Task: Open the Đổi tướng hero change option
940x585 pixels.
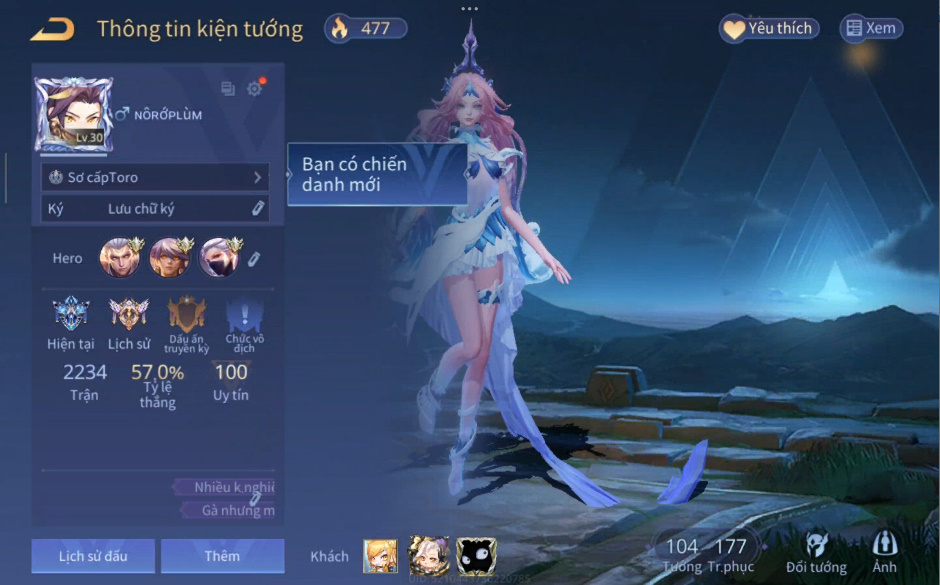Action: 817,553
